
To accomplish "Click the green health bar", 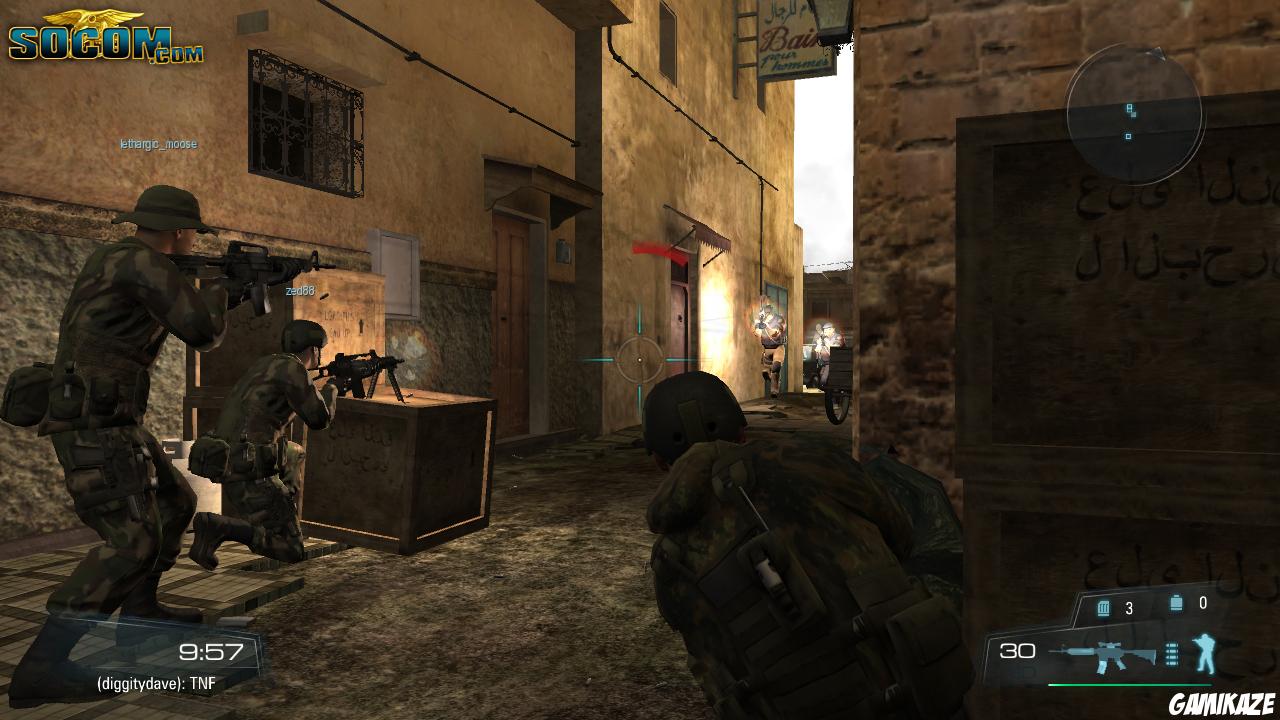I will pos(1130,684).
